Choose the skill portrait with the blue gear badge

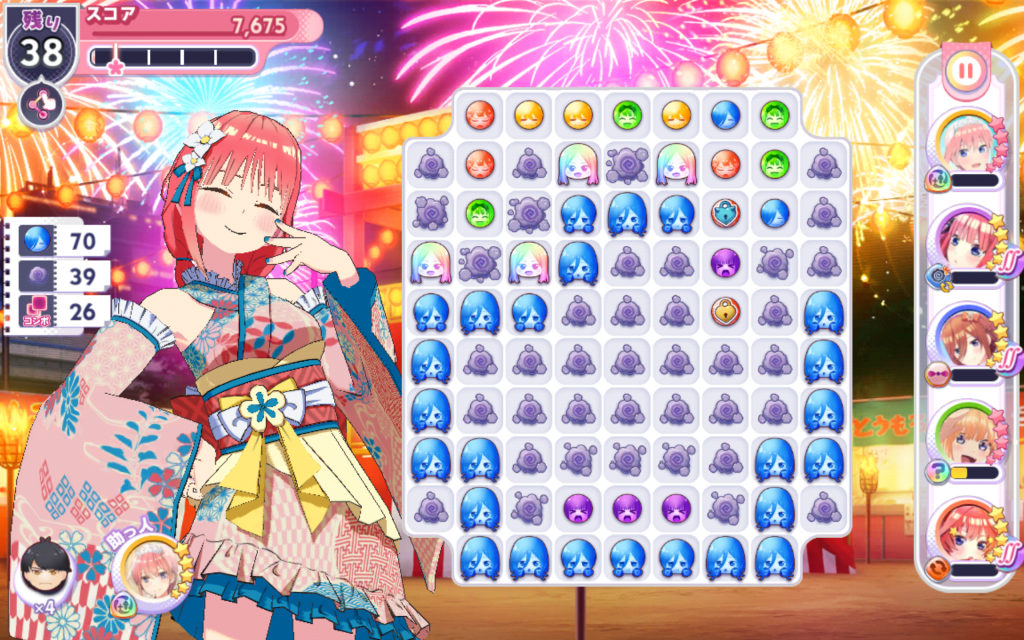tap(964, 246)
